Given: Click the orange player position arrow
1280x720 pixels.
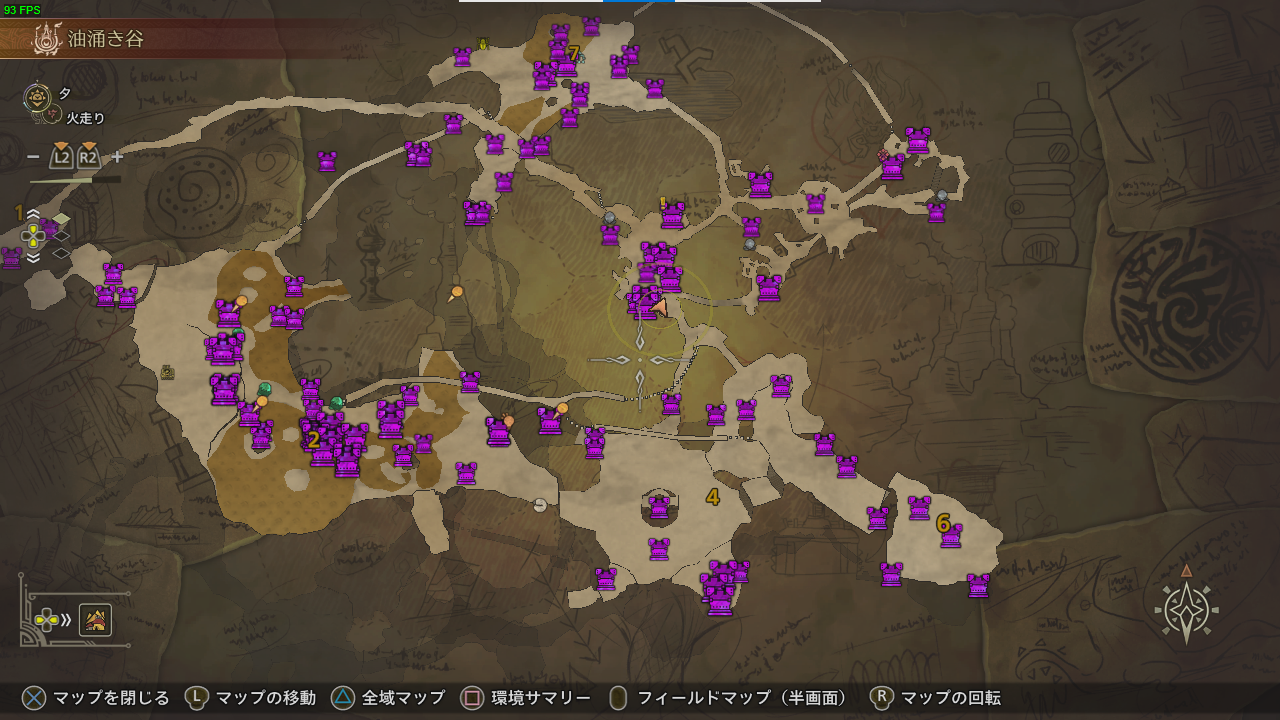Looking at the screenshot, I should [x=659, y=306].
